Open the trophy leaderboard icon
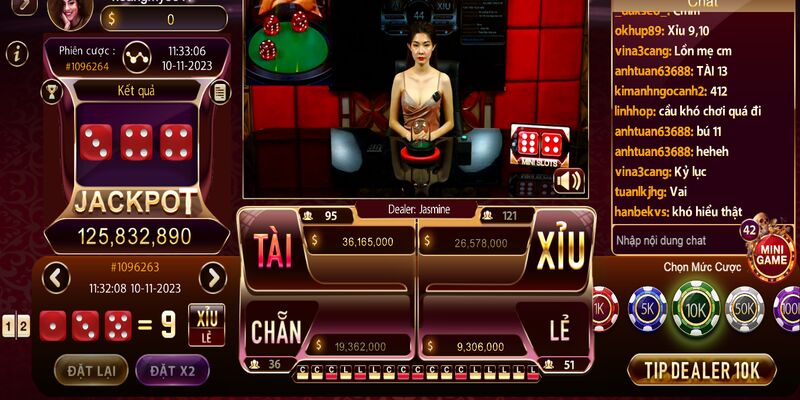Viewport: 800px width, 400px height. (50, 92)
